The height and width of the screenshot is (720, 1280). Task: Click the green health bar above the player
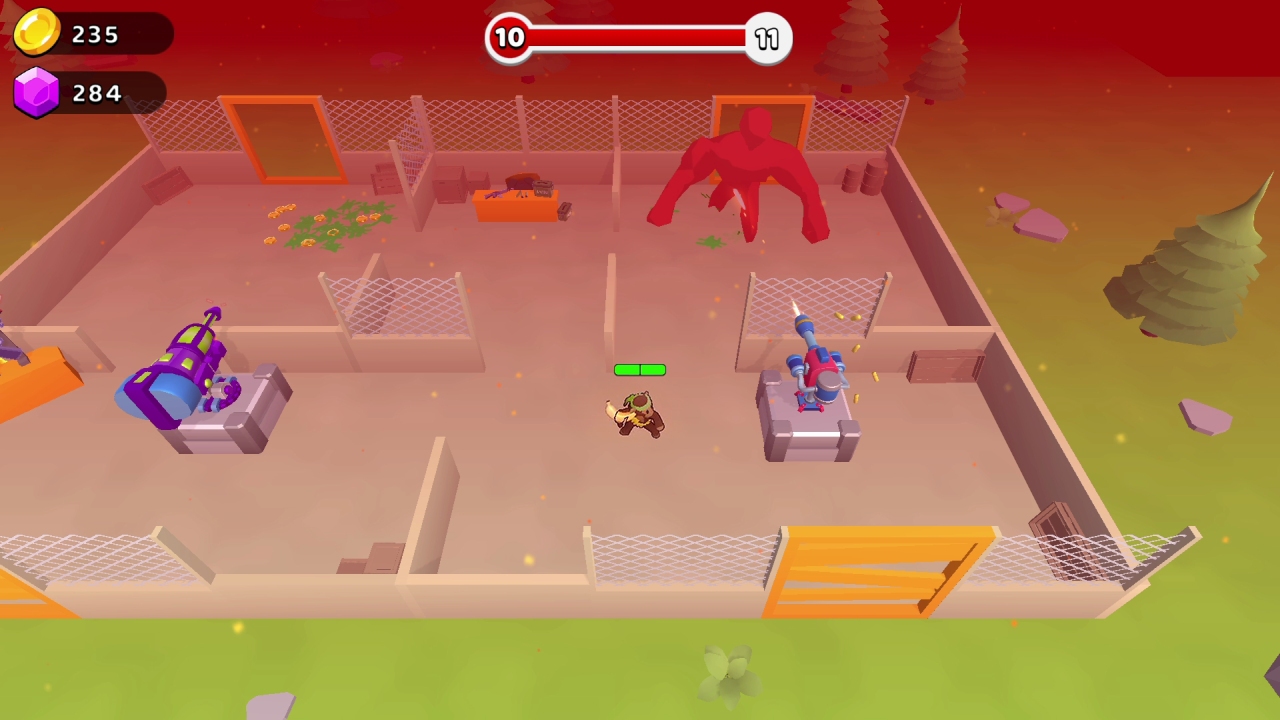(x=640, y=370)
